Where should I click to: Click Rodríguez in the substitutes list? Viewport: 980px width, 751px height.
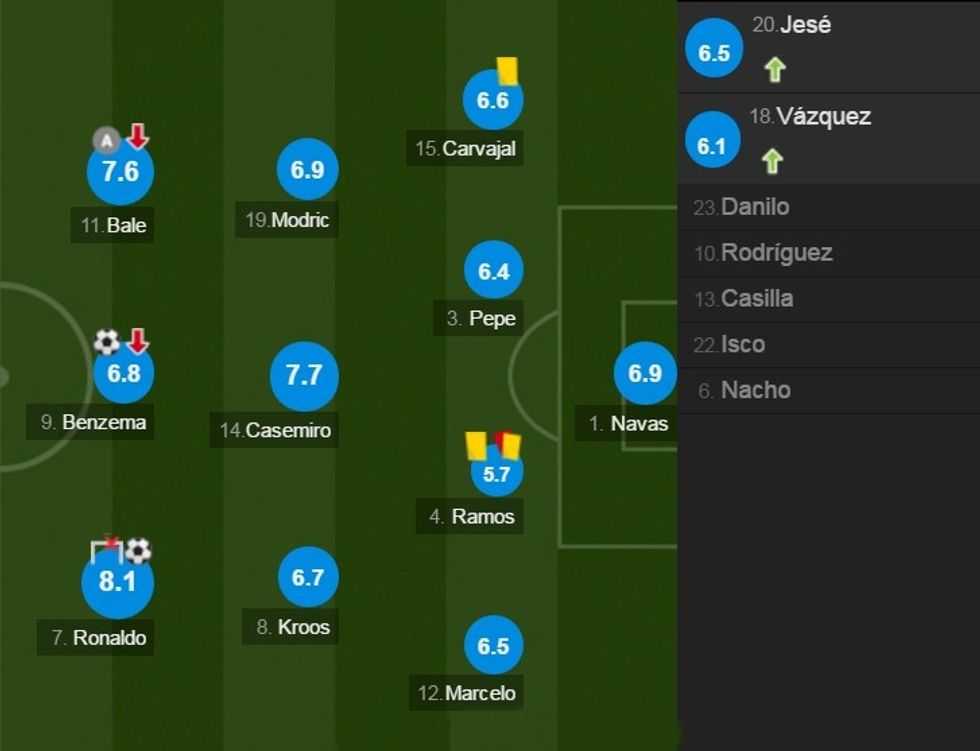(x=776, y=253)
